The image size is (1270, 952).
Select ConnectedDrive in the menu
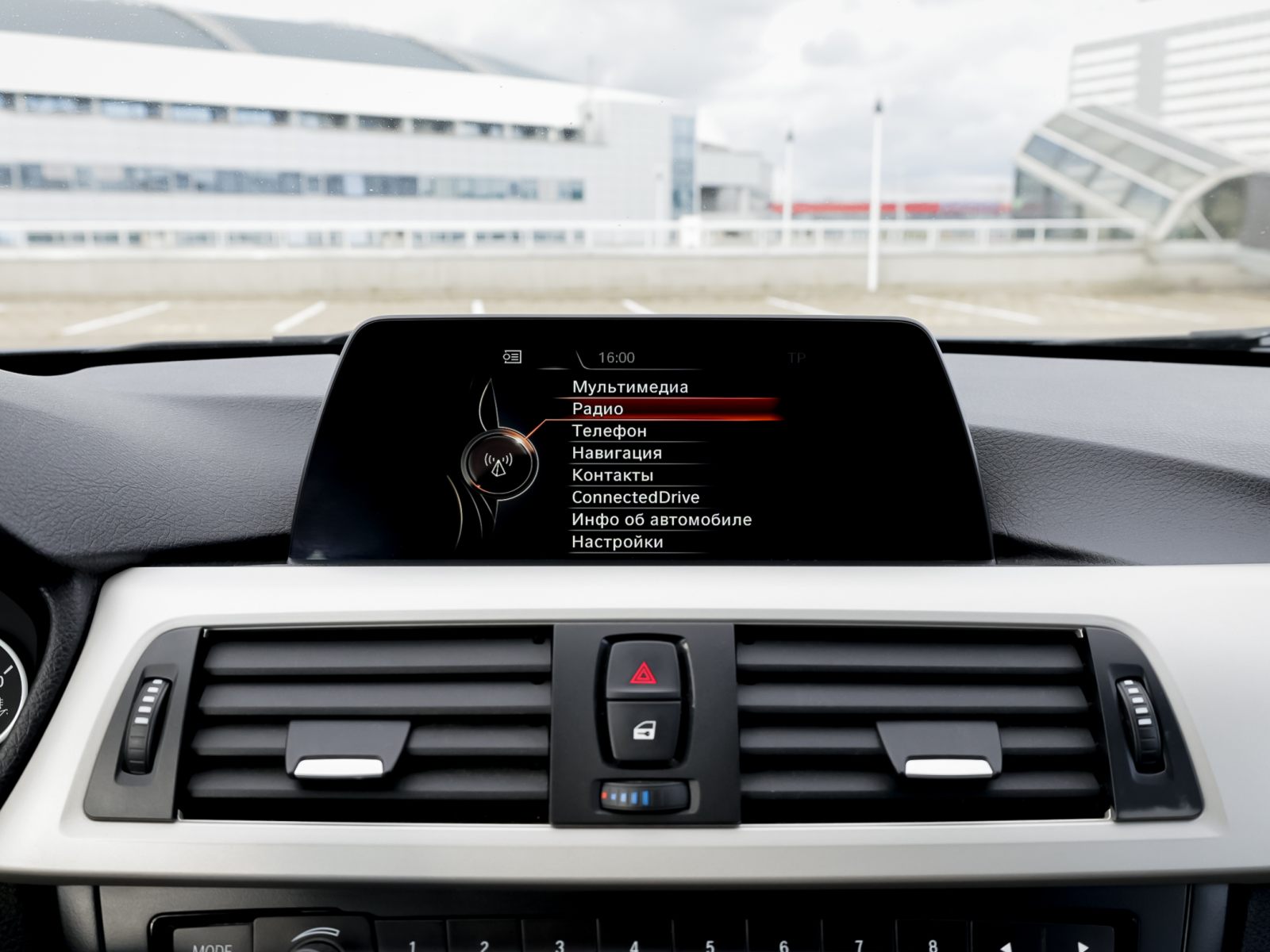[x=635, y=498]
